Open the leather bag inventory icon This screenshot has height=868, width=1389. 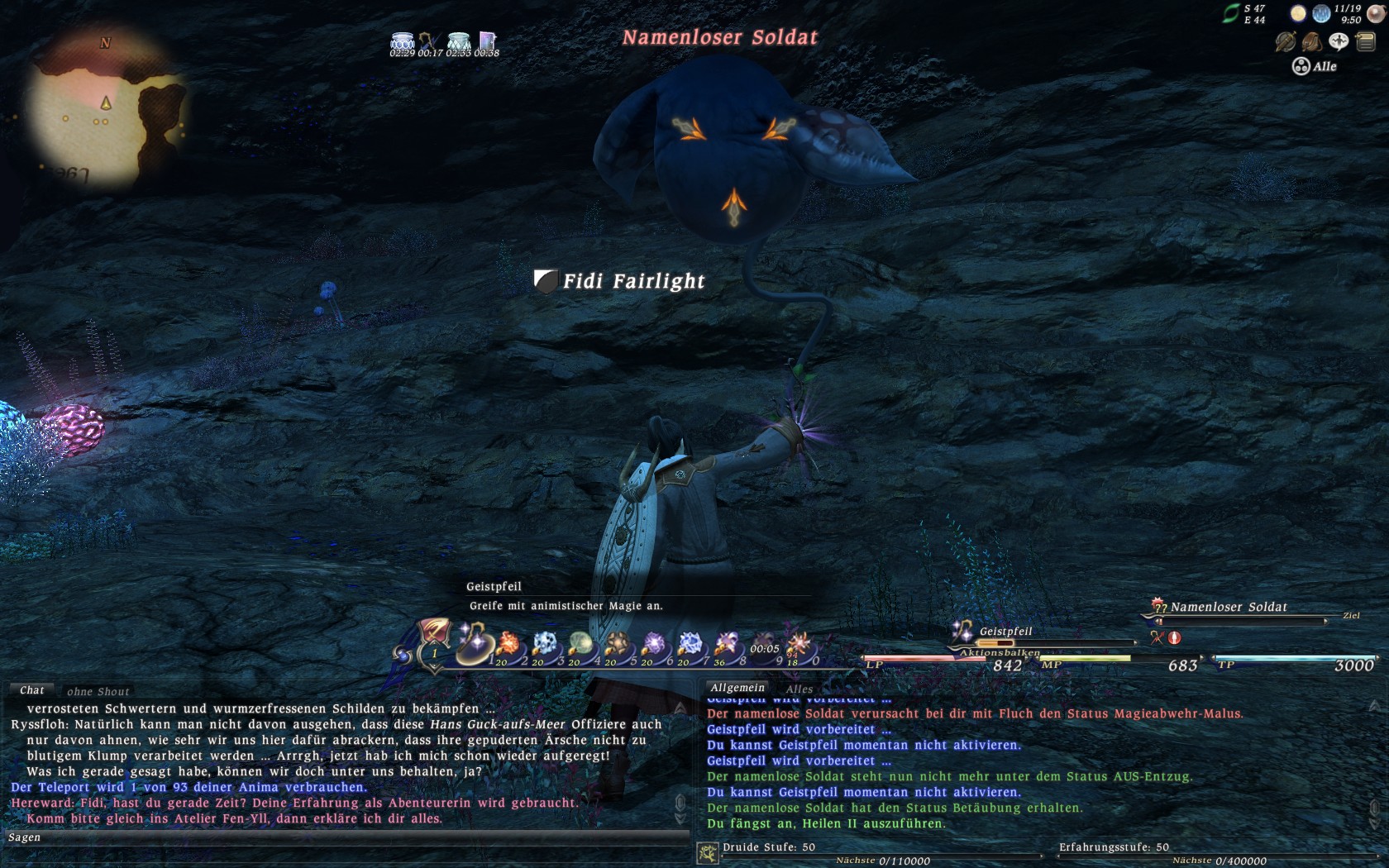pos(1311,41)
